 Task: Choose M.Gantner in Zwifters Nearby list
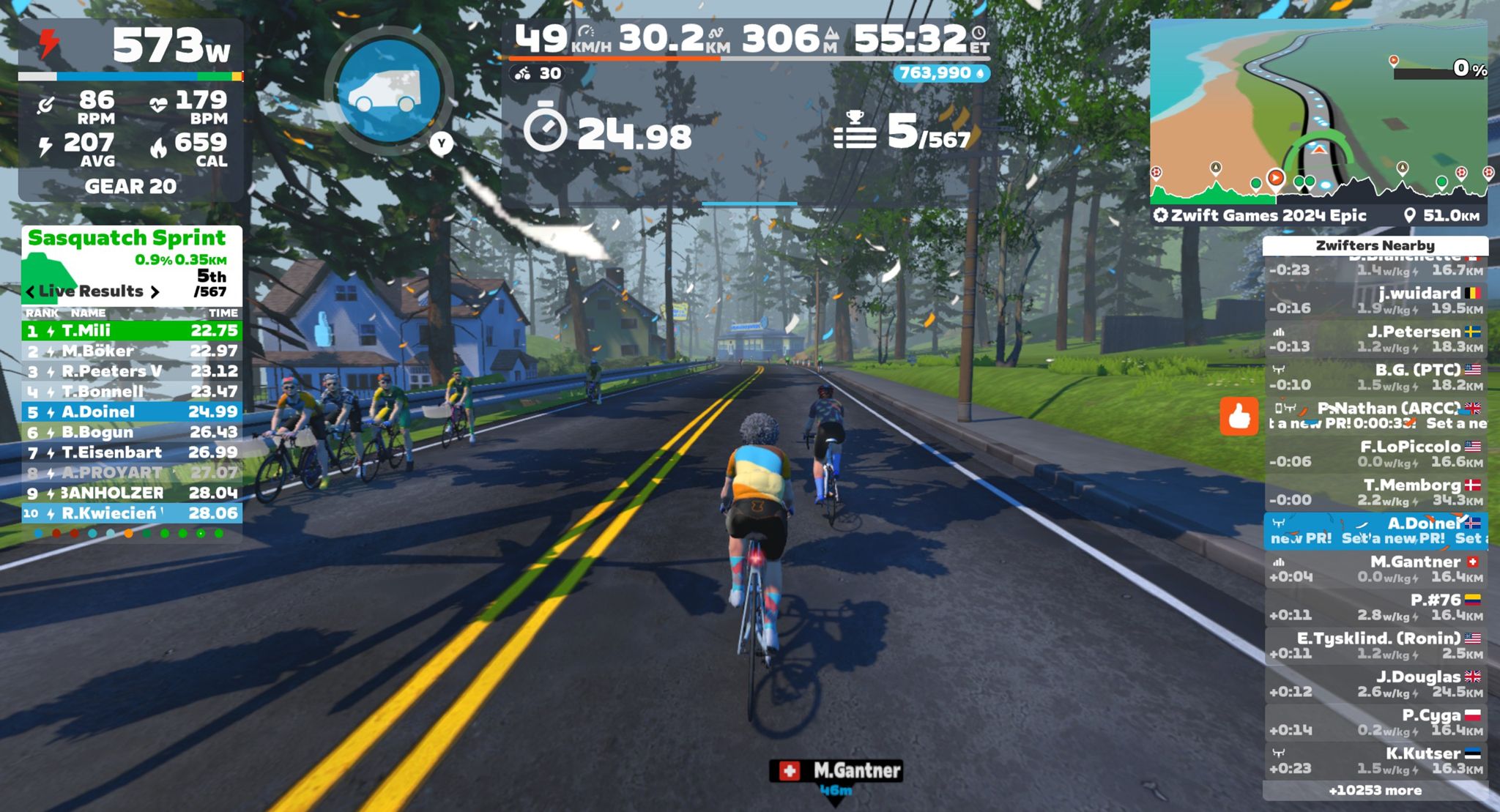point(1375,570)
